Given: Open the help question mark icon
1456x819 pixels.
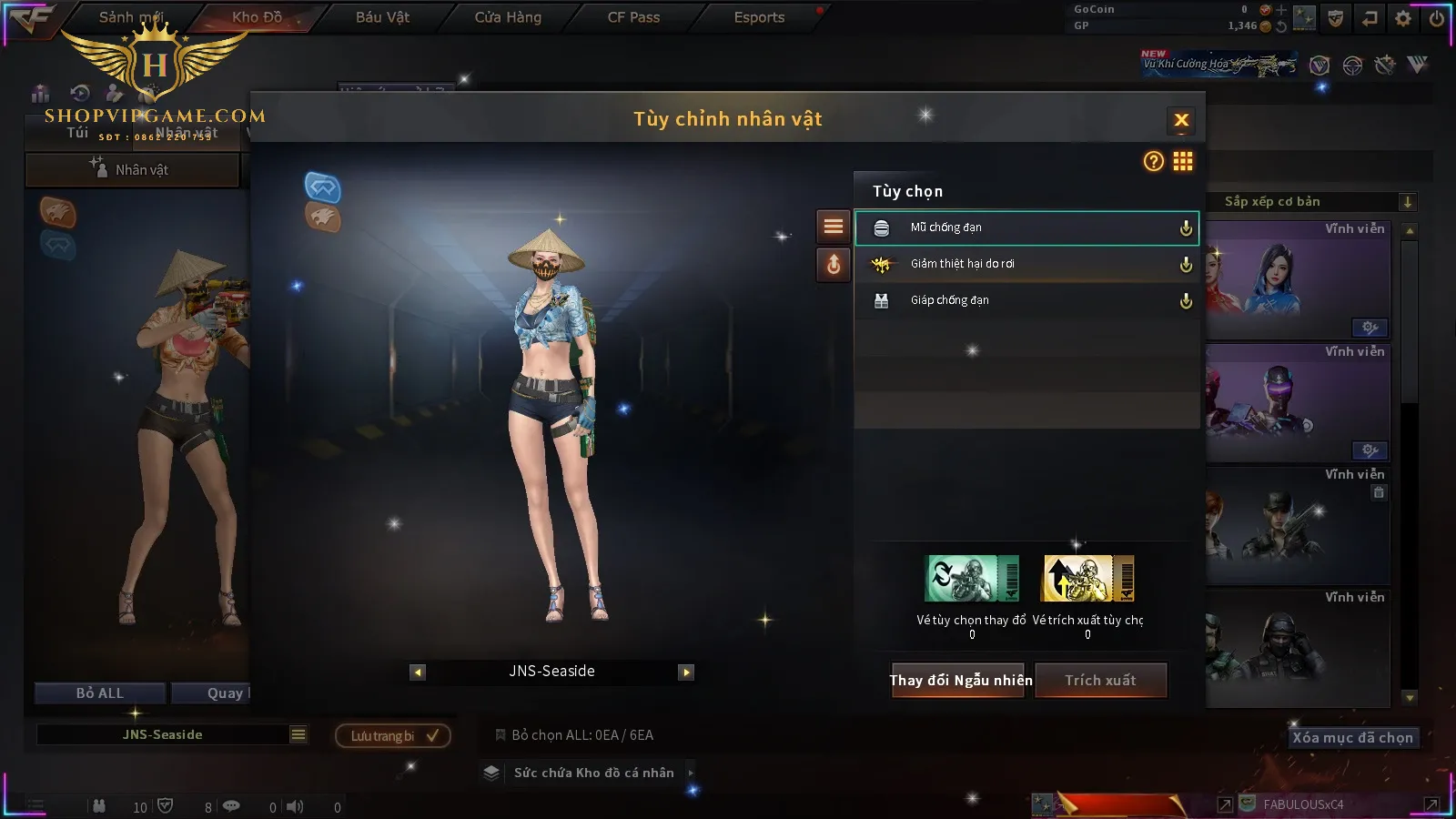Looking at the screenshot, I should tap(1153, 161).
